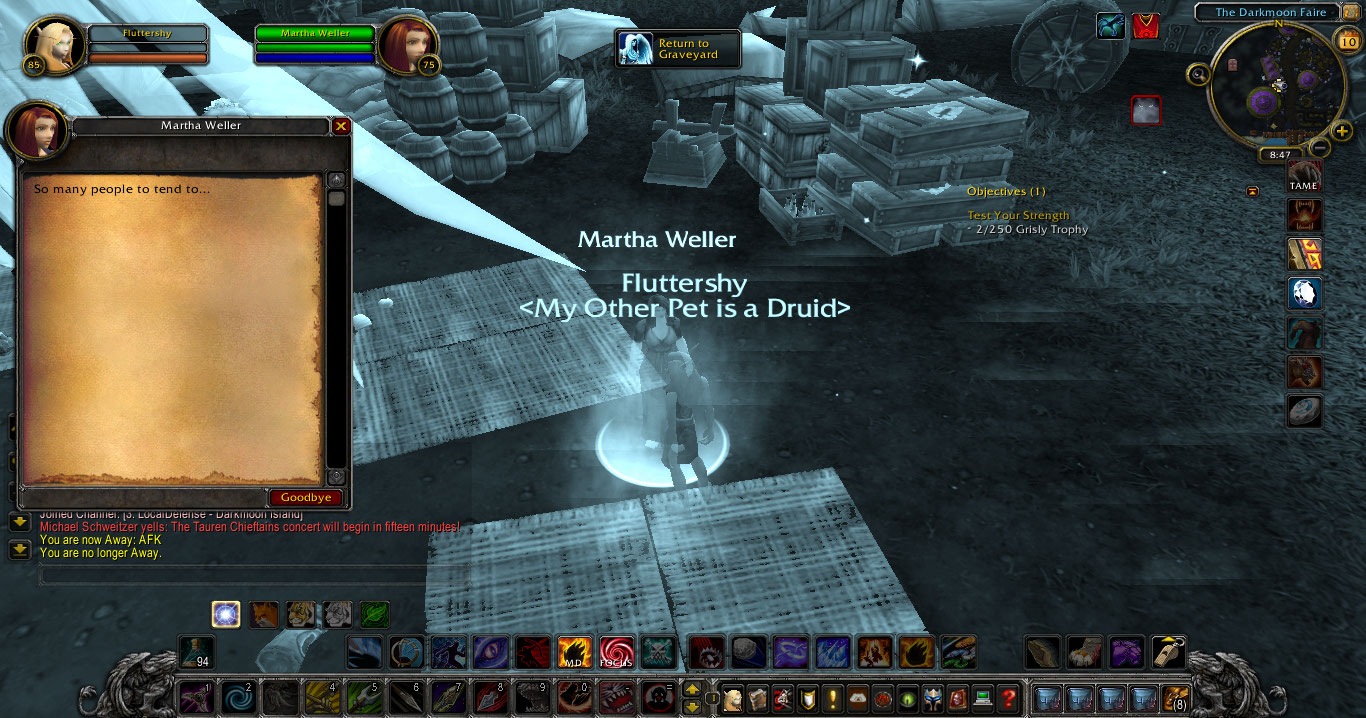Open the Test Your Strength quest objective

click(x=1018, y=215)
